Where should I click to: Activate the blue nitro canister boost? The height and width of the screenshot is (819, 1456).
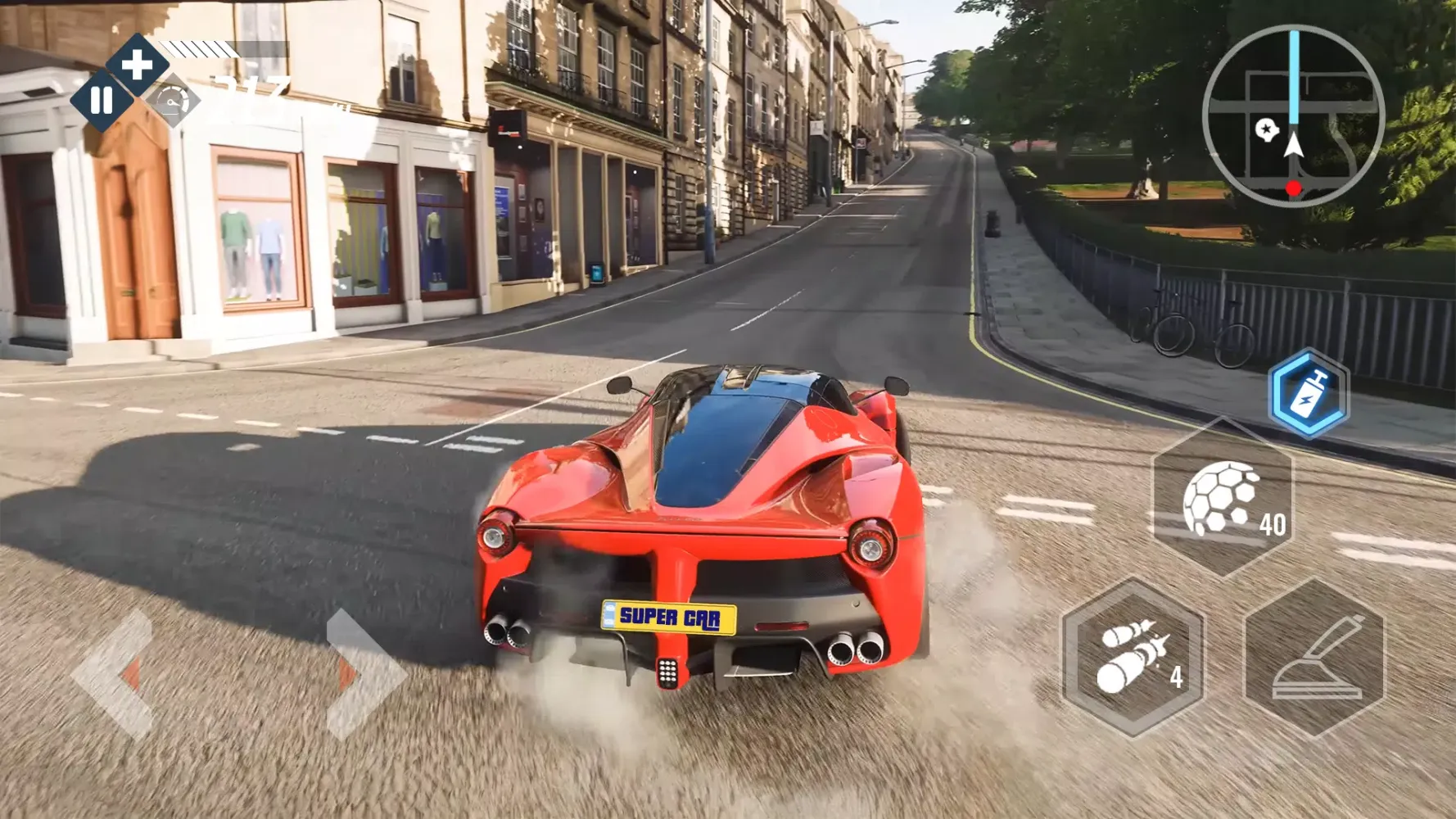pos(1308,393)
